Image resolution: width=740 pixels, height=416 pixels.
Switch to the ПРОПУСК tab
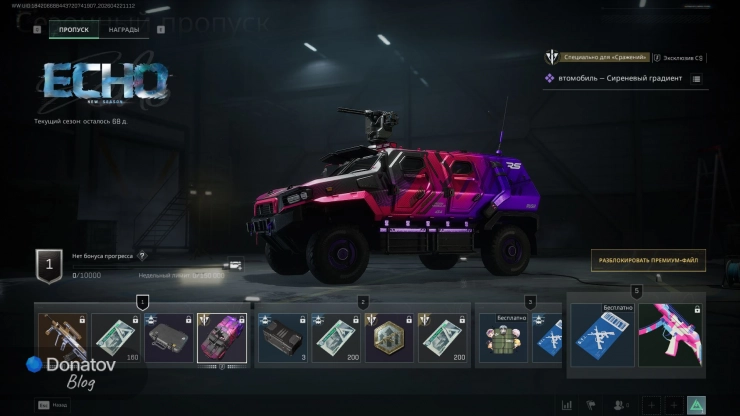tap(73, 30)
